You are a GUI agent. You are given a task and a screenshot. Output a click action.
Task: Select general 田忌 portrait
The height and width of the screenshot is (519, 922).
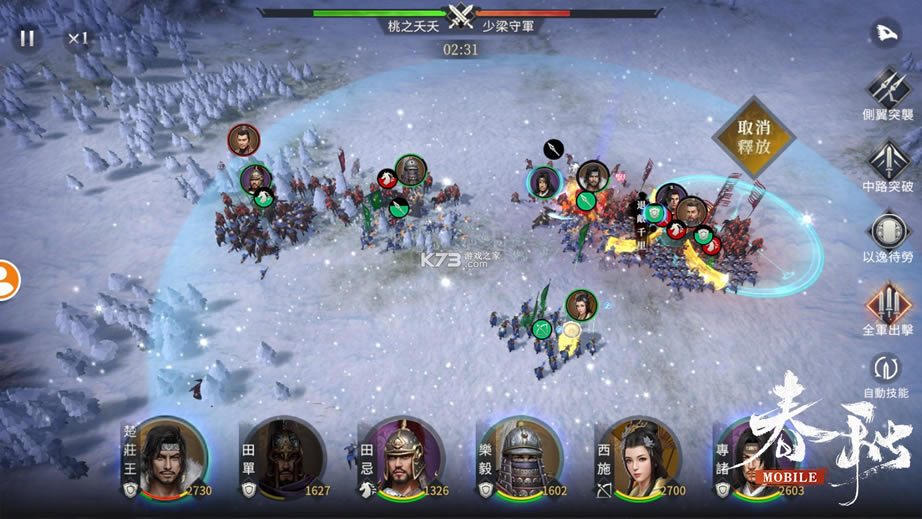coord(402,460)
